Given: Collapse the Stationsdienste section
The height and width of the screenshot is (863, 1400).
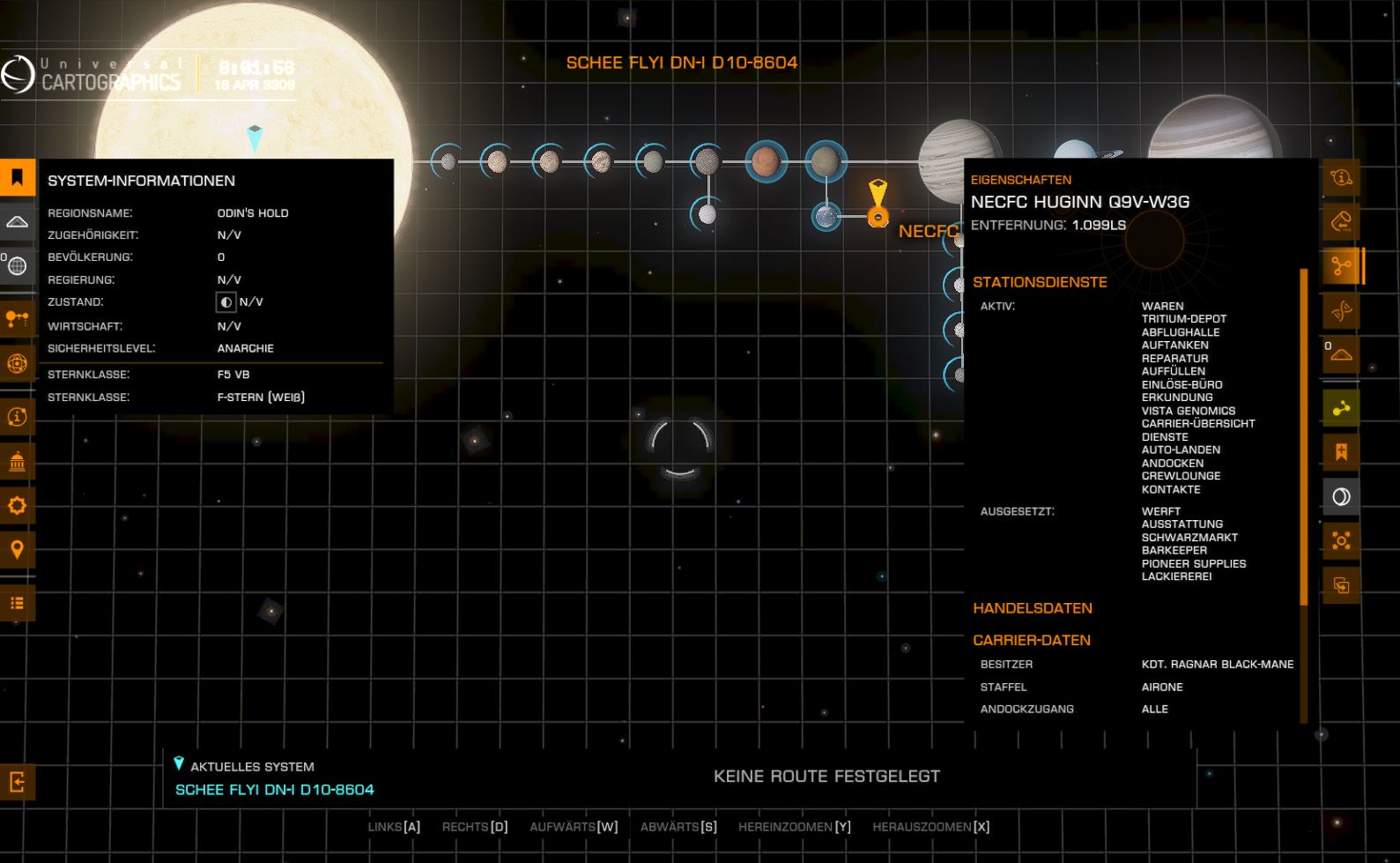Looking at the screenshot, I should 1040,282.
